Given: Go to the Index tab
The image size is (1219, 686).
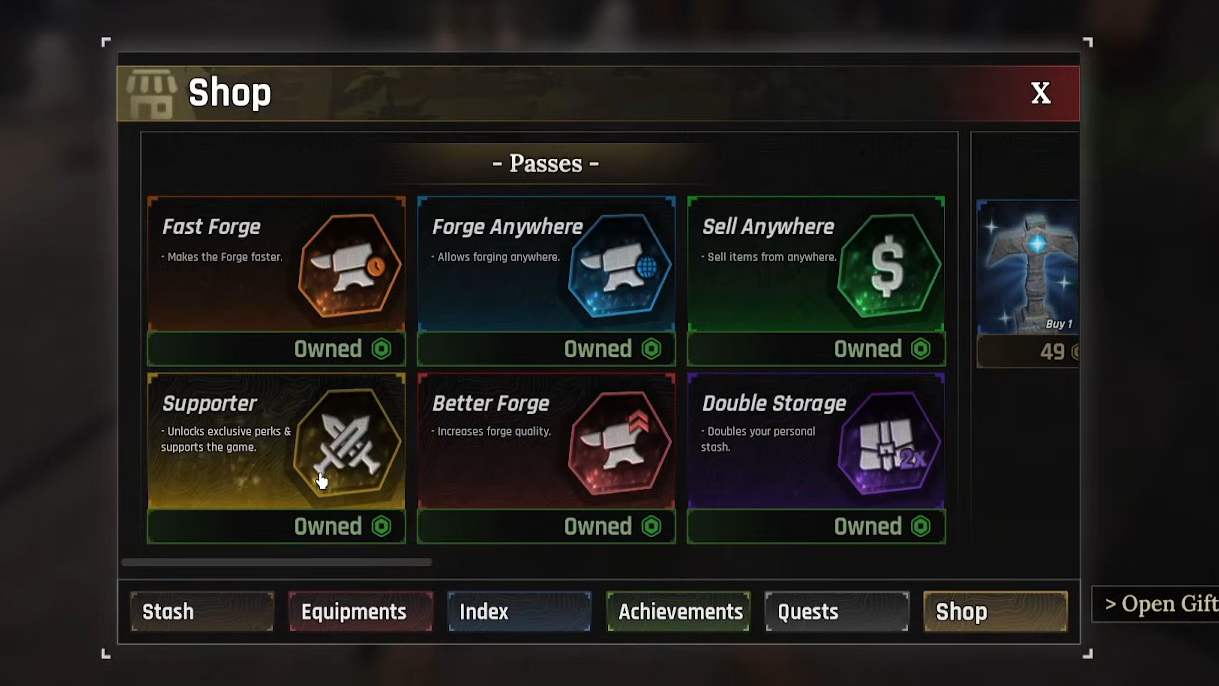Looking at the screenshot, I should 519,611.
